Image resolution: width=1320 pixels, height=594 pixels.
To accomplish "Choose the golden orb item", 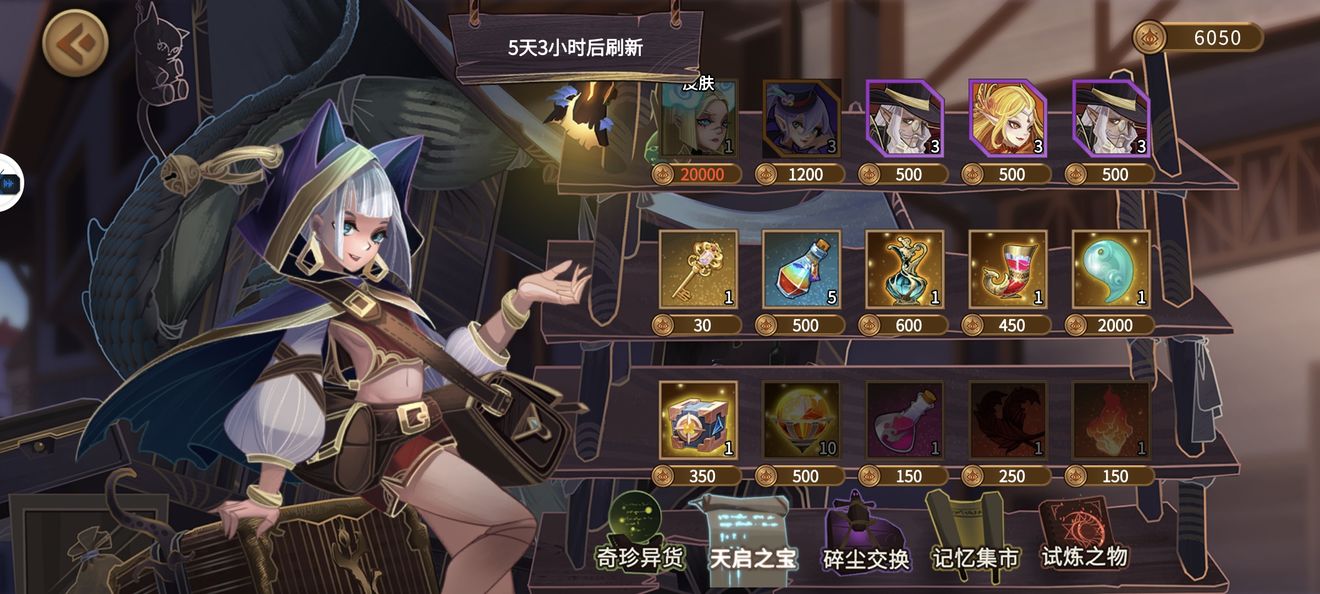I will point(802,421).
